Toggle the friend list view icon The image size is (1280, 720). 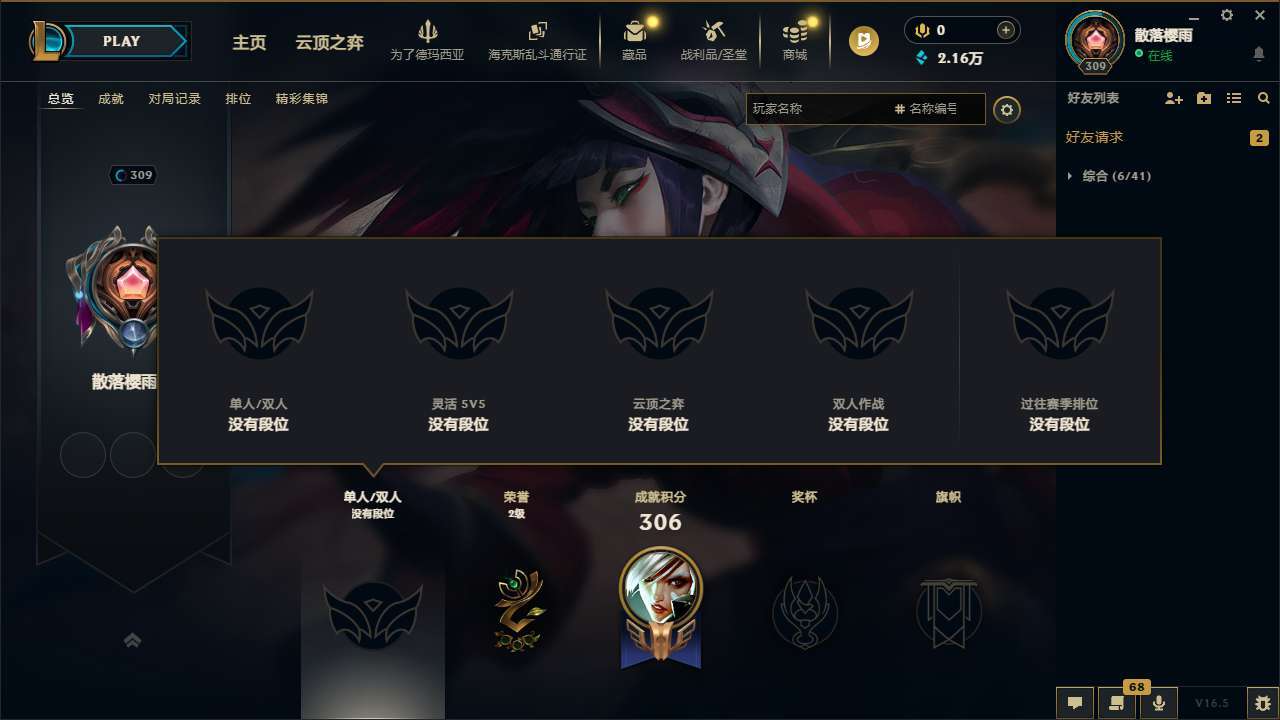(x=1234, y=98)
